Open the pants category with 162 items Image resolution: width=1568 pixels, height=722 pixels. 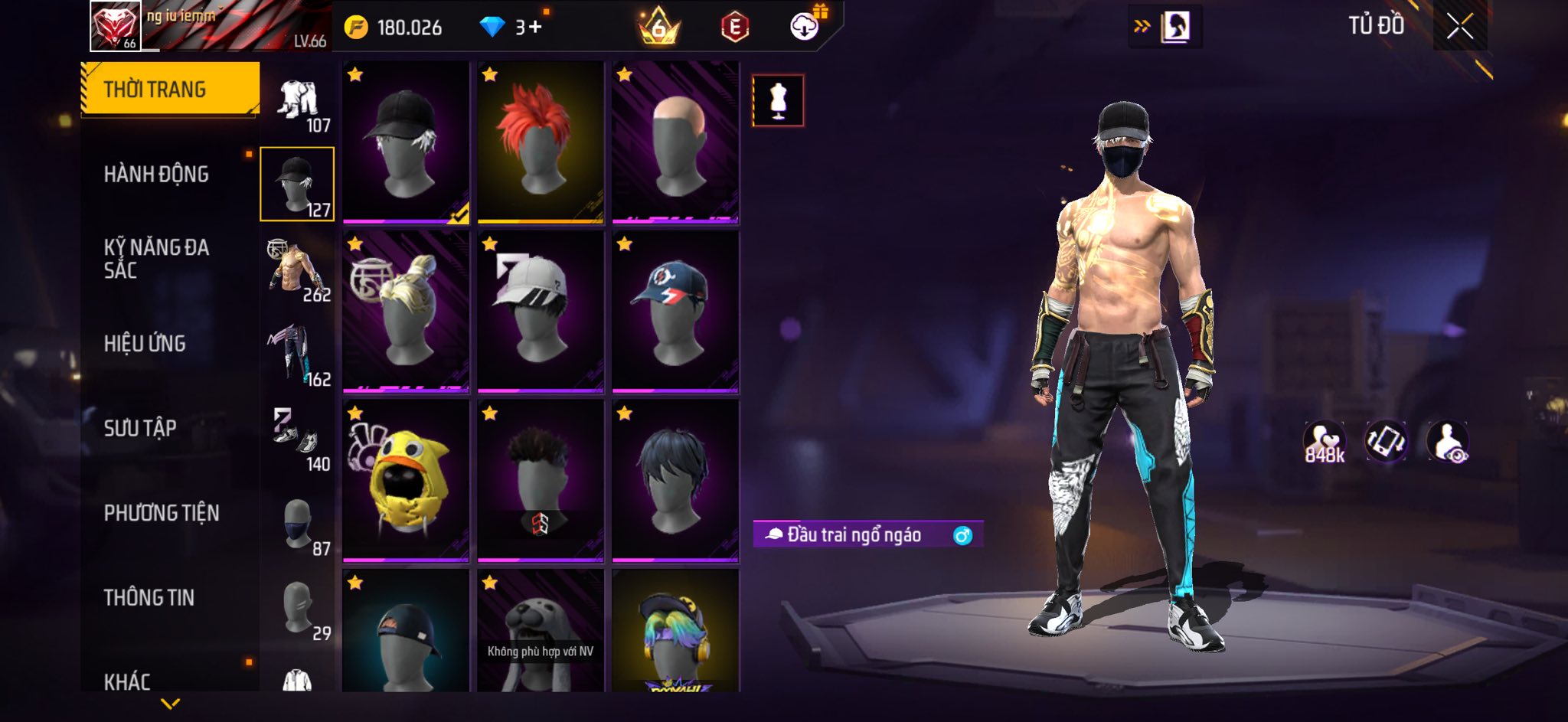(297, 354)
